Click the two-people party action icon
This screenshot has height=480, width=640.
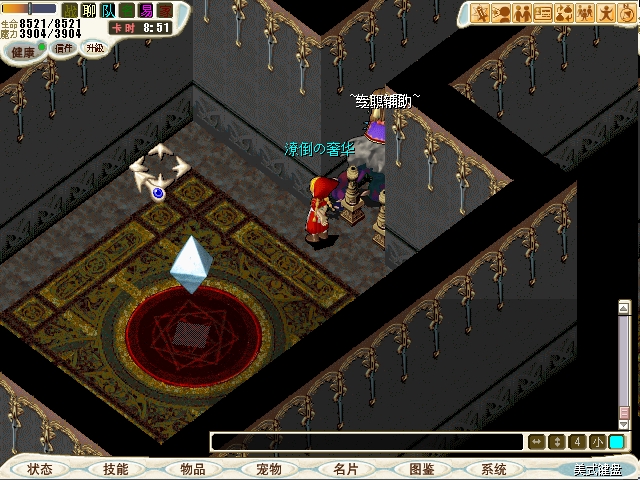click(x=524, y=14)
